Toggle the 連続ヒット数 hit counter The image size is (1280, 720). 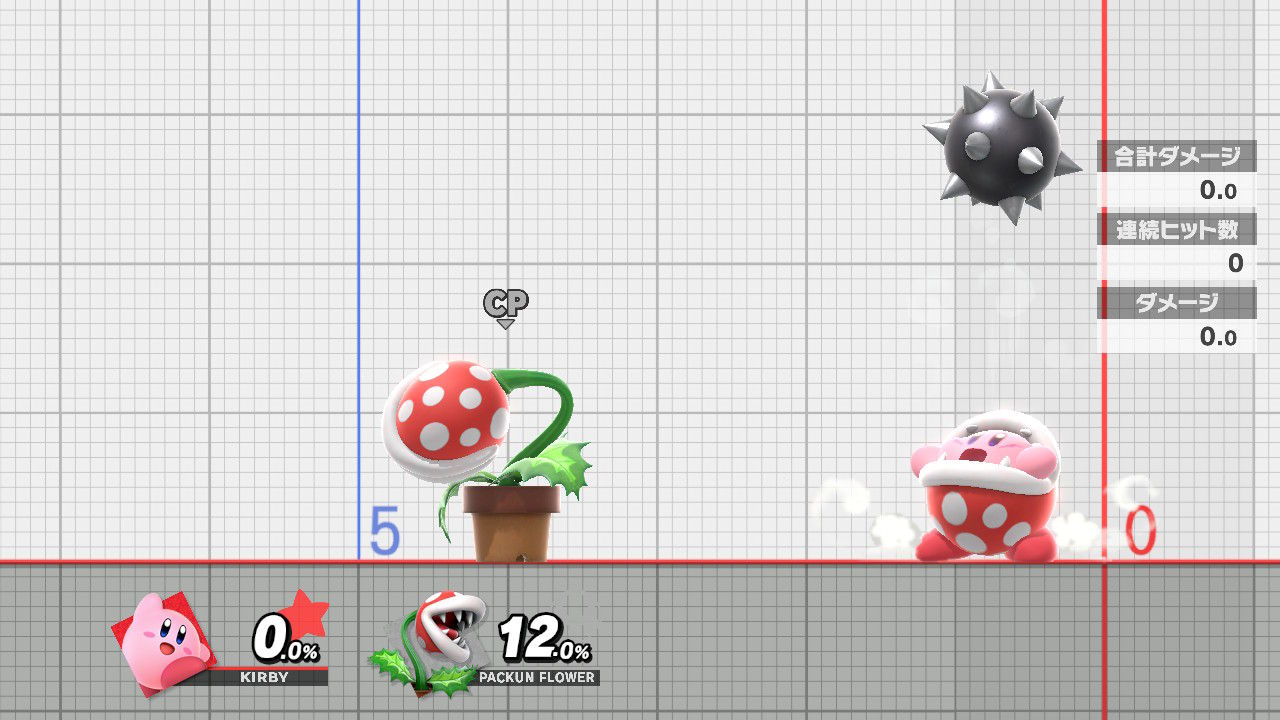pyautogui.click(x=1176, y=228)
